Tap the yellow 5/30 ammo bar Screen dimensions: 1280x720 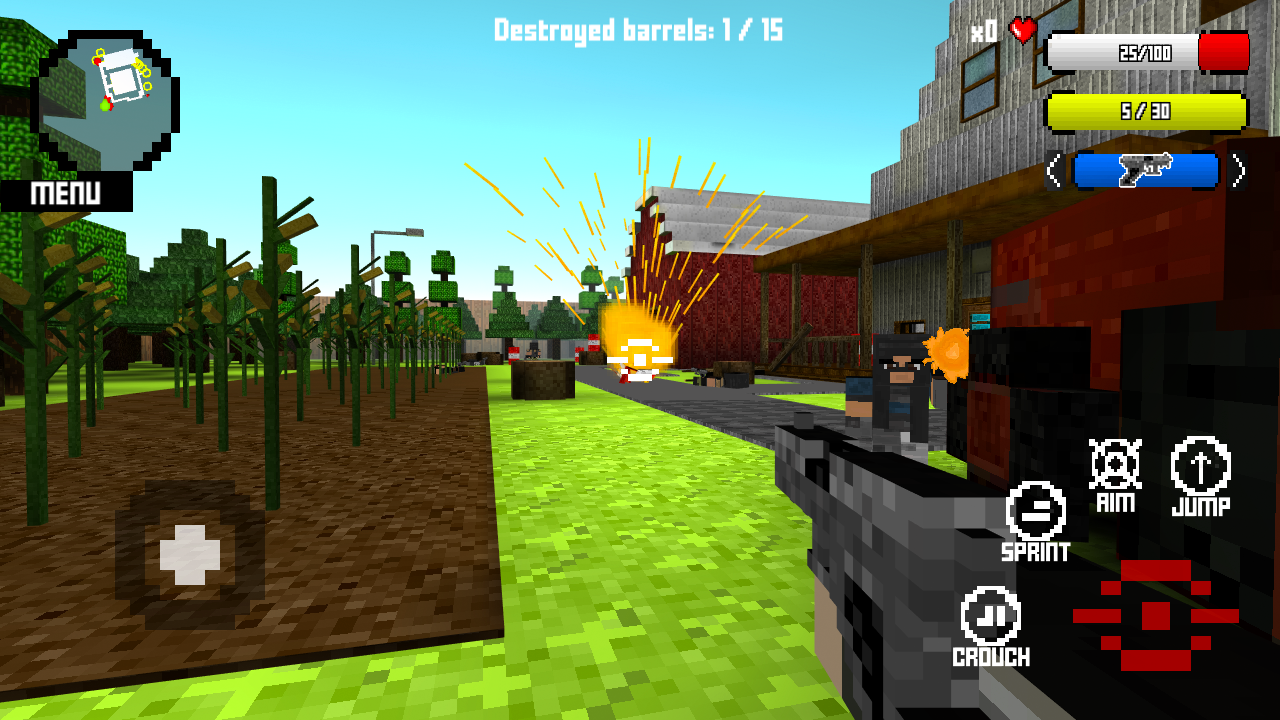click(1146, 112)
